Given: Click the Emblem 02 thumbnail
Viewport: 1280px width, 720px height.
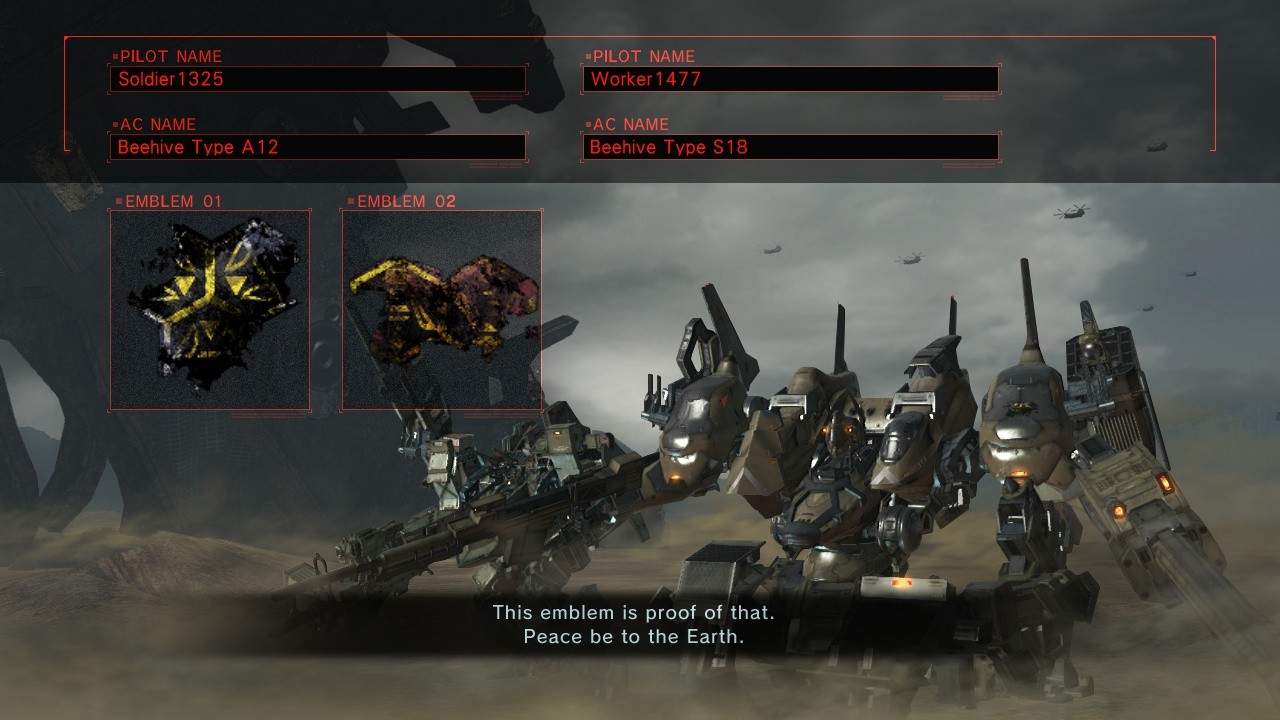Looking at the screenshot, I should 442,310.
